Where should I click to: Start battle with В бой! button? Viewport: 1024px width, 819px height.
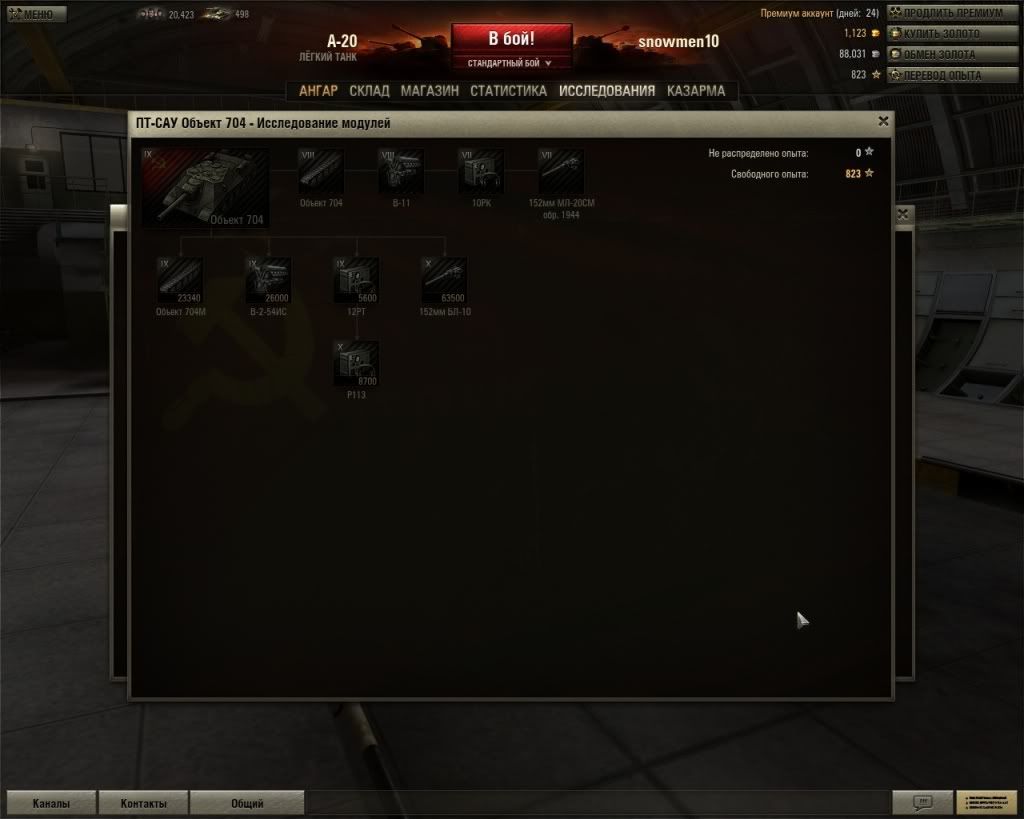coord(511,39)
